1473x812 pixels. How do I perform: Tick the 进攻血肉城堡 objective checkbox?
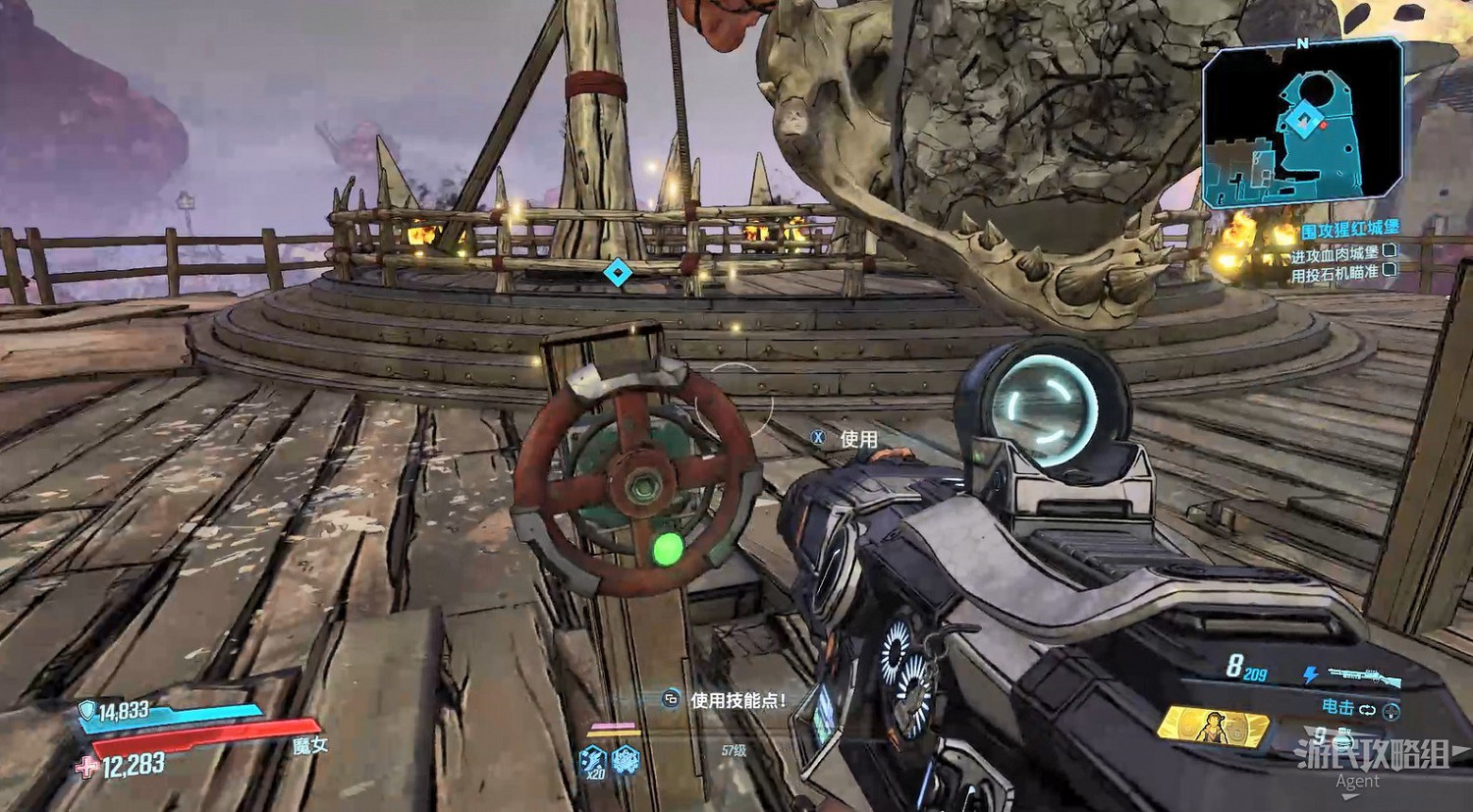(x=1390, y=252)
